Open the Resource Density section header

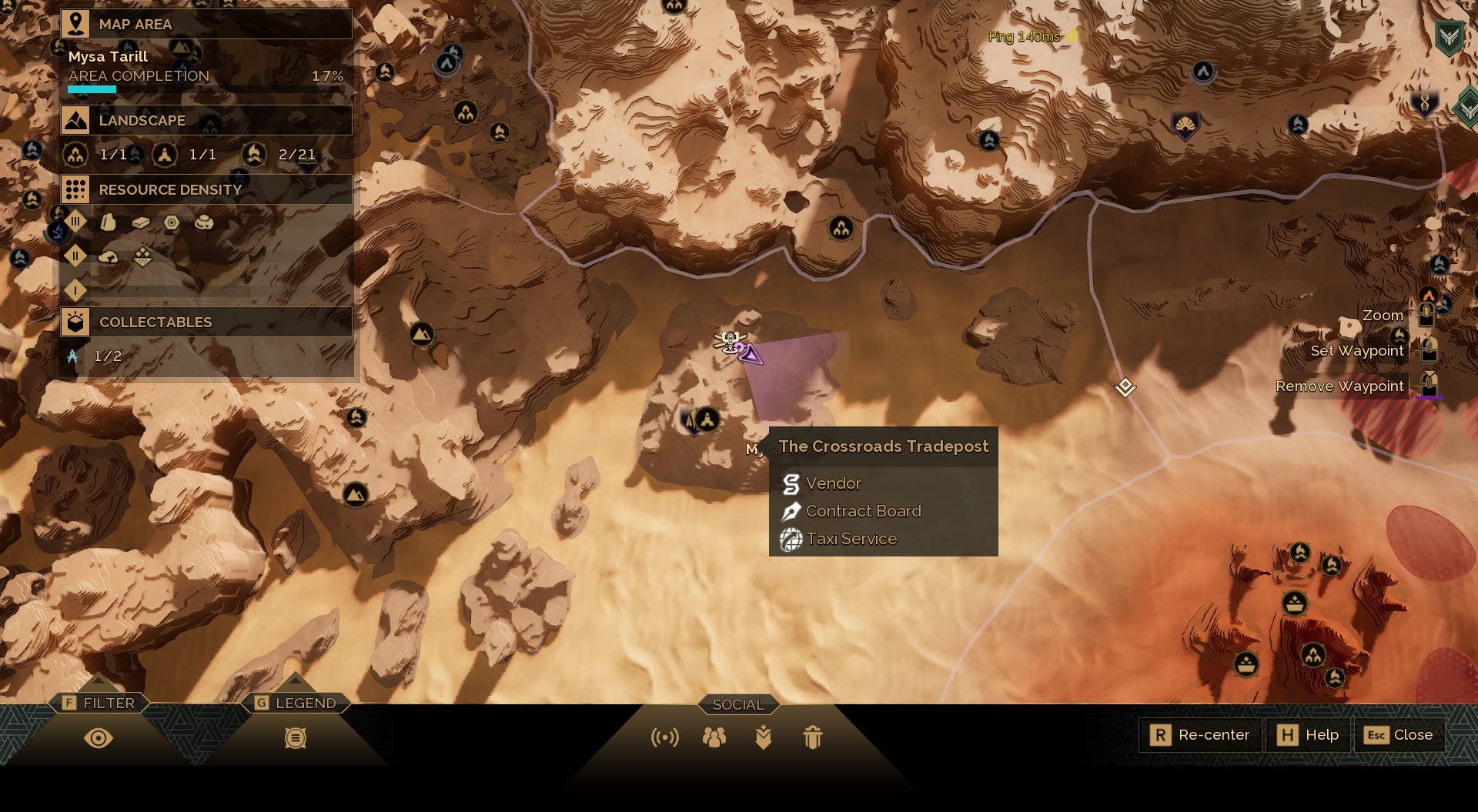pyautogui.click(x=206, y=189)
